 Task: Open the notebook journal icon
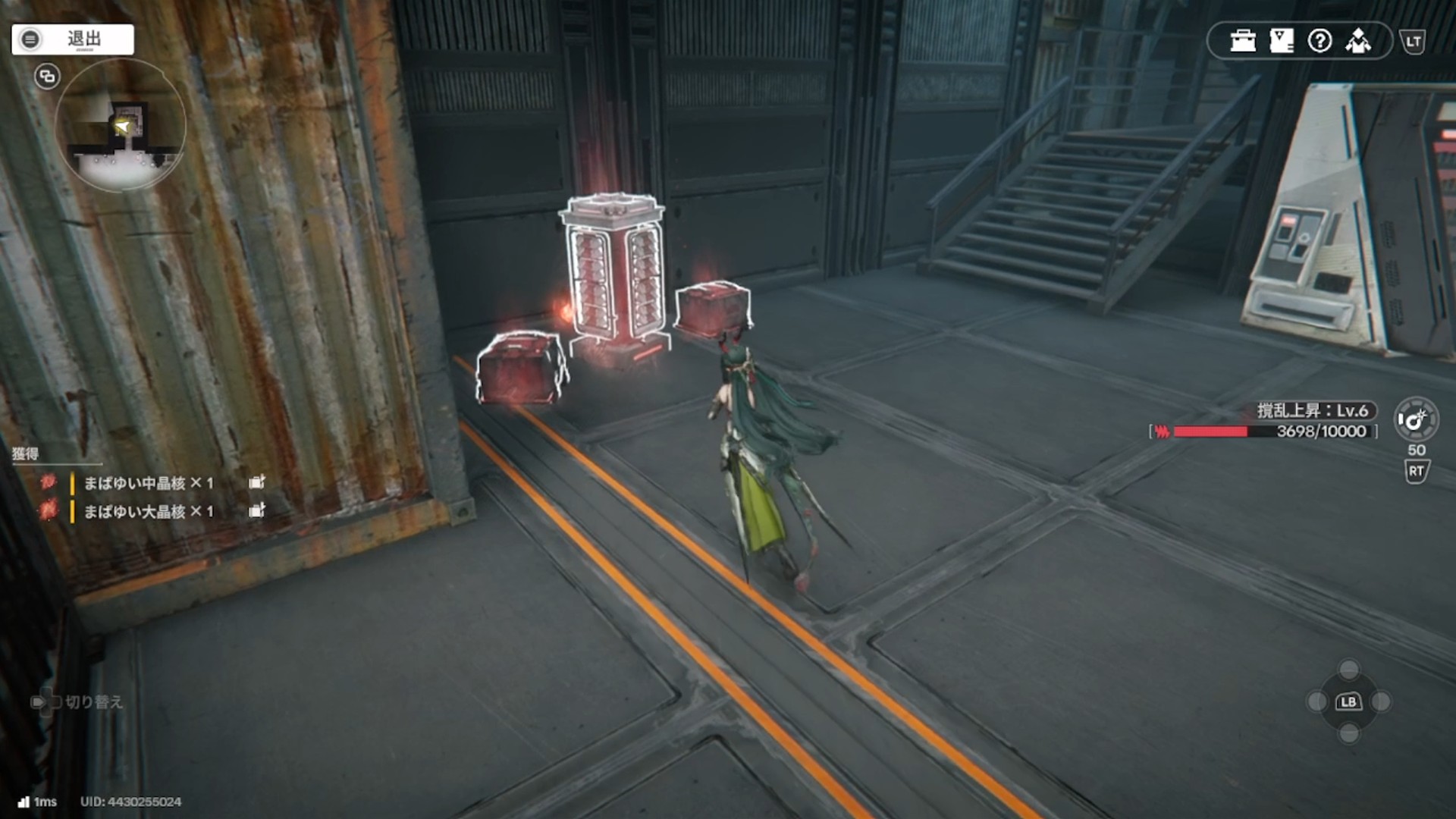point(1281,41)
